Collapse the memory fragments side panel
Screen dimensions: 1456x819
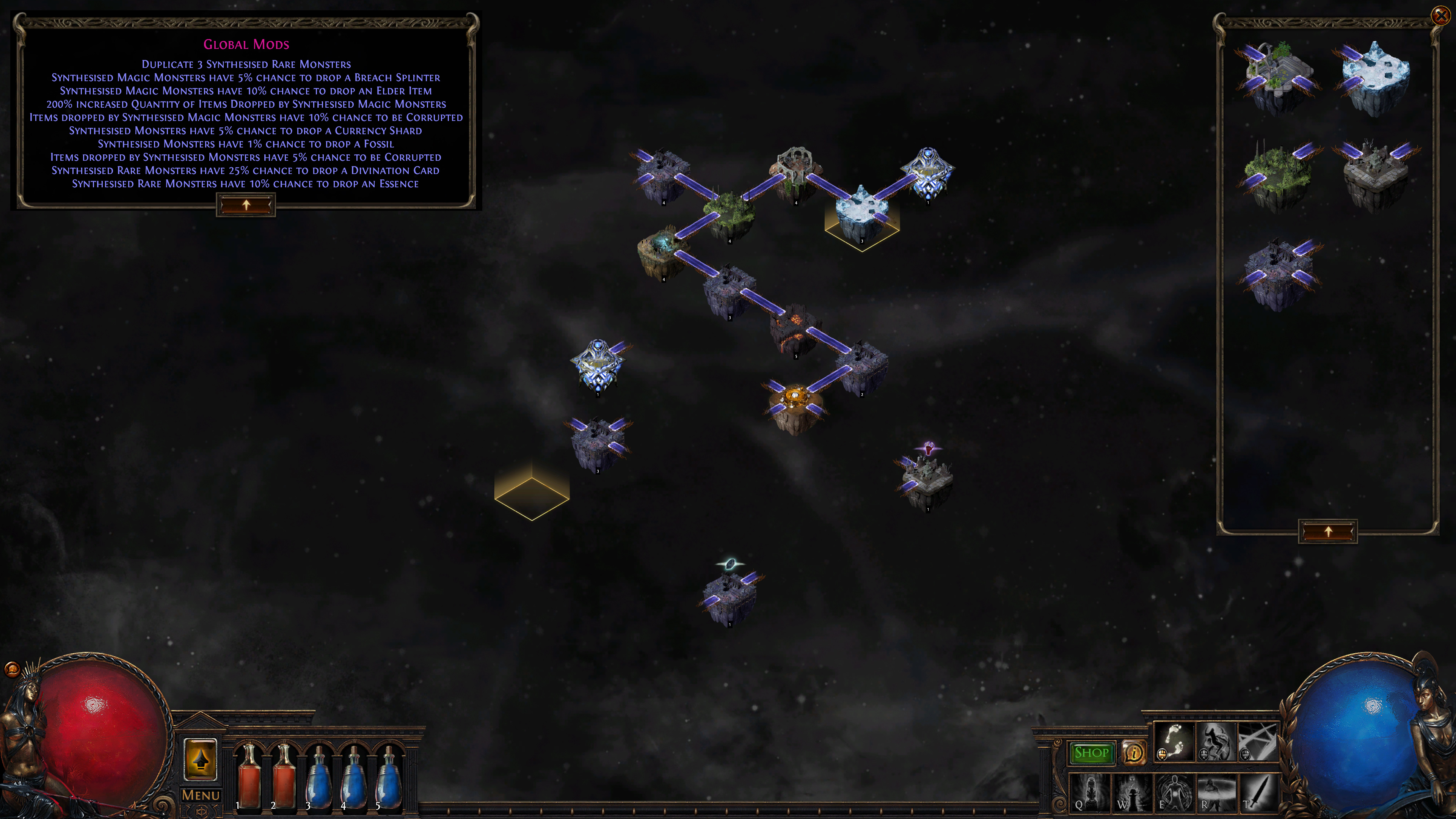[1328, 532]
